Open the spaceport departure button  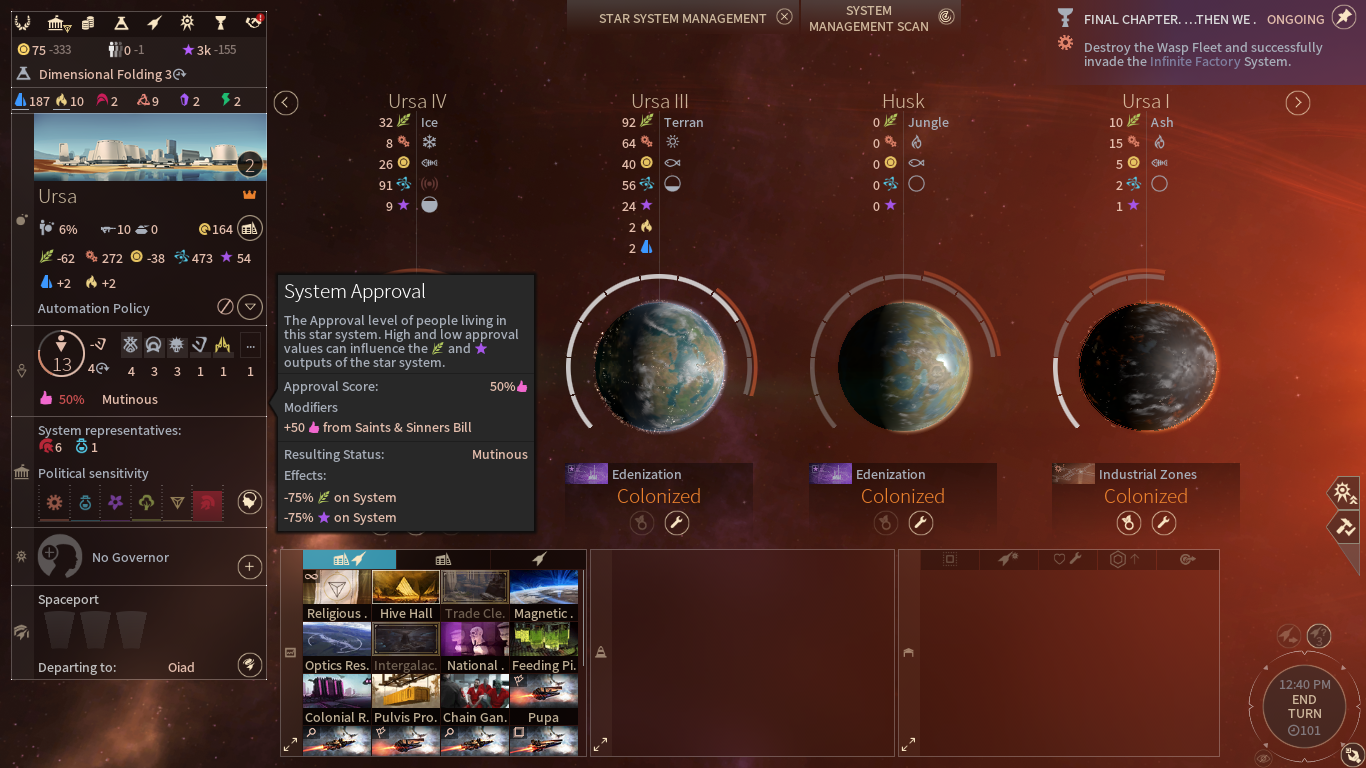[x=249, y=665]
